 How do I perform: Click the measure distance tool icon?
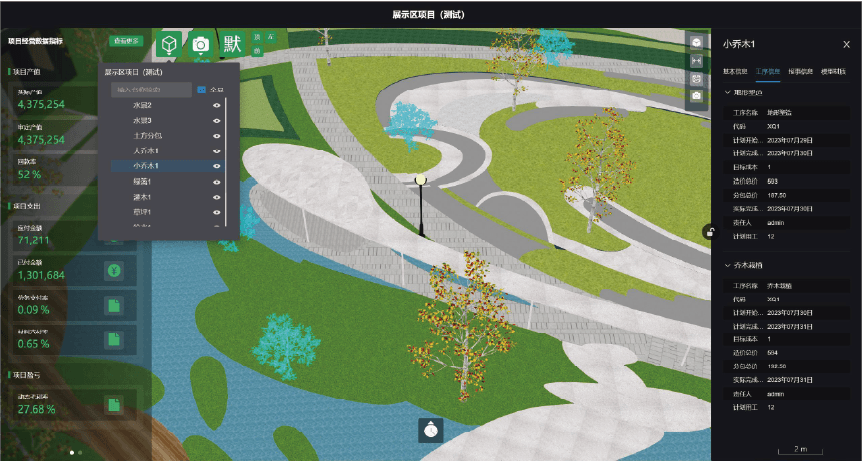pyautogui.click(x=697, y=60)
